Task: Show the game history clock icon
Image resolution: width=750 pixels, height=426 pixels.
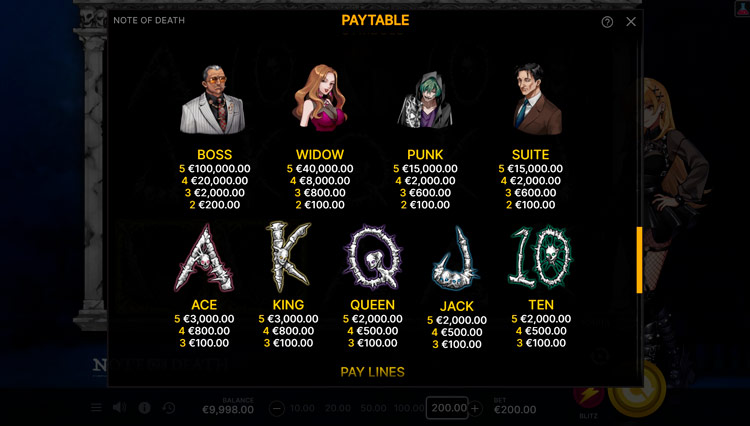Action: (x=169, y=408)
